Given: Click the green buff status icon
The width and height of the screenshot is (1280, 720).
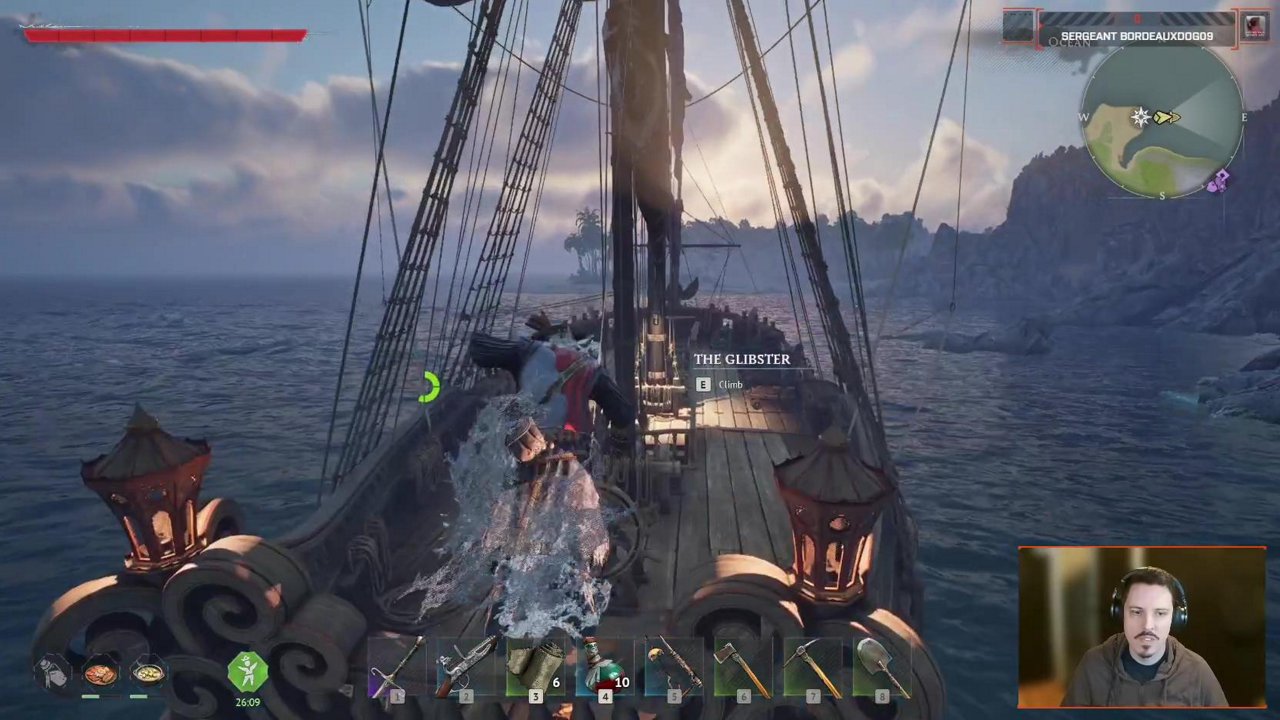Looking at the screenshot, I should pos(247,672).
